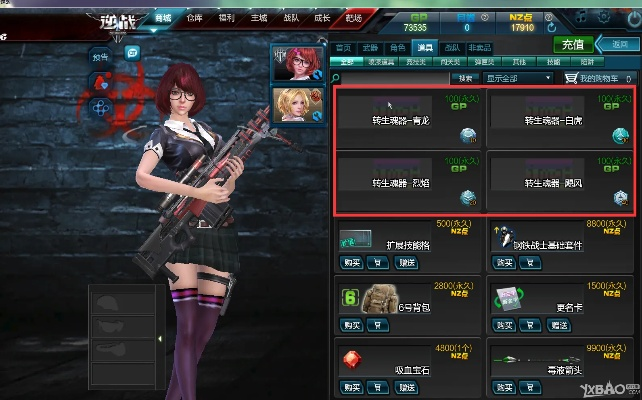Select the 角色 shop category tab

click(398, 47)
